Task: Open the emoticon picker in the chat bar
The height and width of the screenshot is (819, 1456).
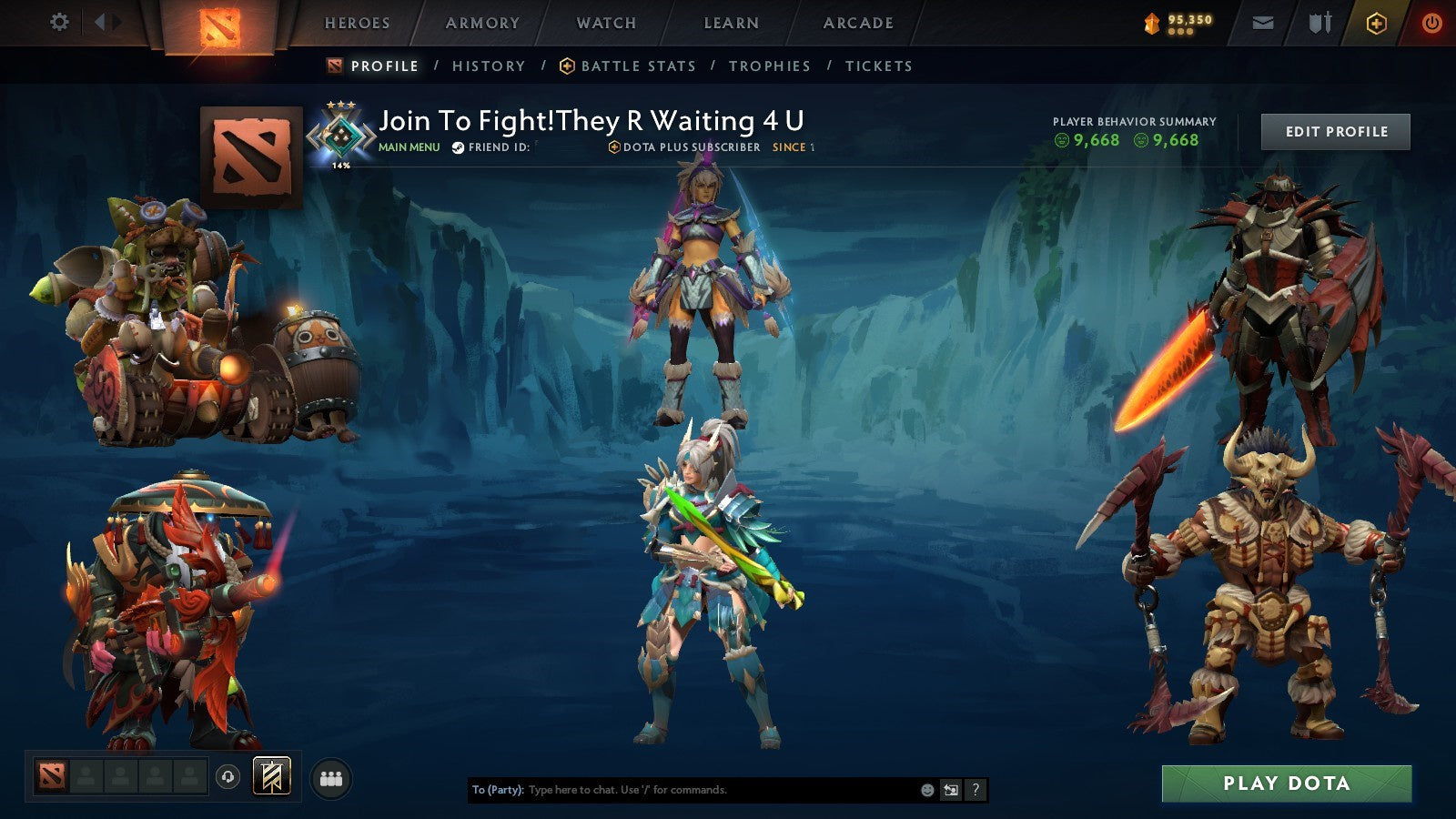Action: [925, 790]
